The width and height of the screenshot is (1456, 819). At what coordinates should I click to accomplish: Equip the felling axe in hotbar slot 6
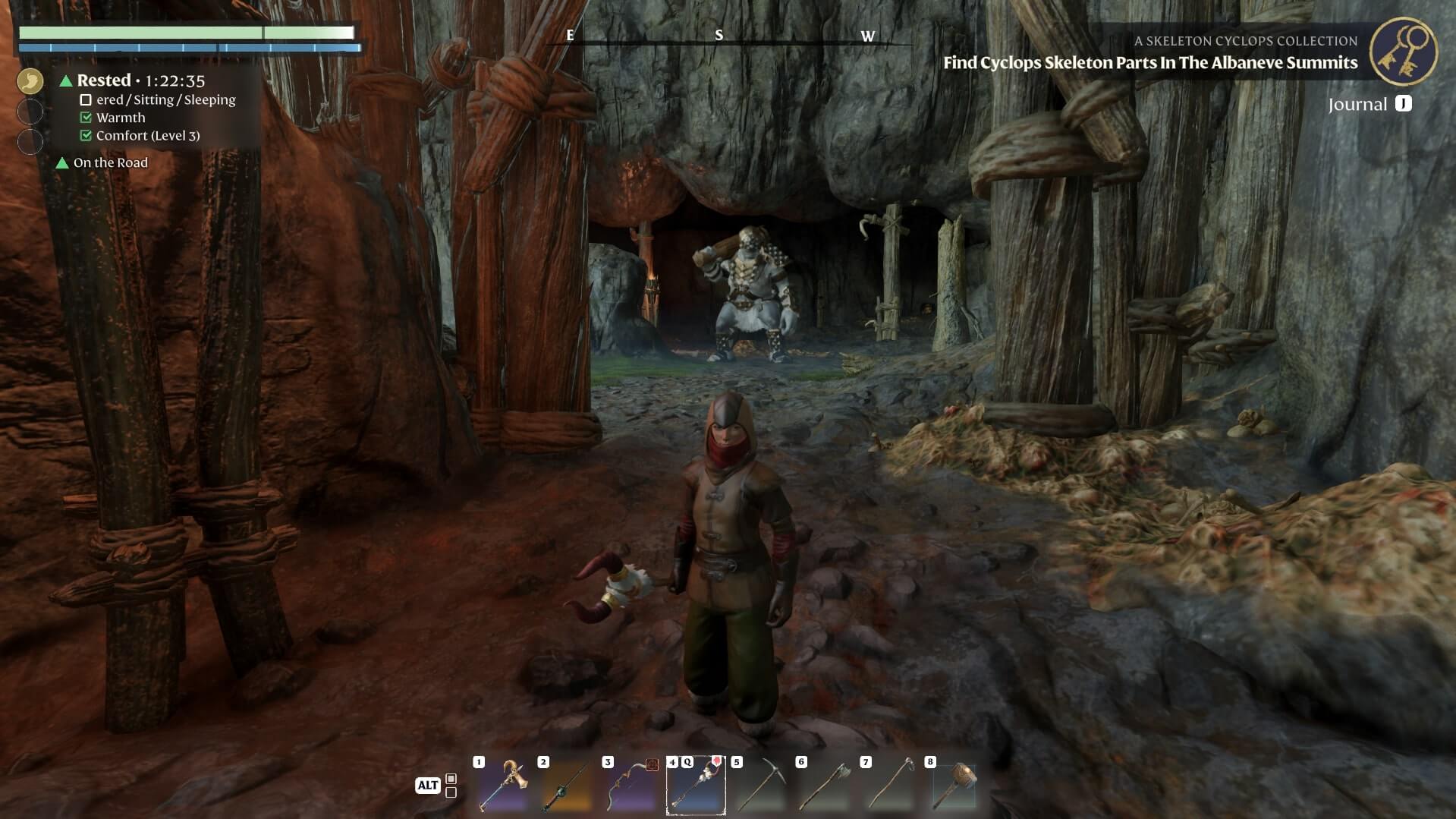pos(825,786)
